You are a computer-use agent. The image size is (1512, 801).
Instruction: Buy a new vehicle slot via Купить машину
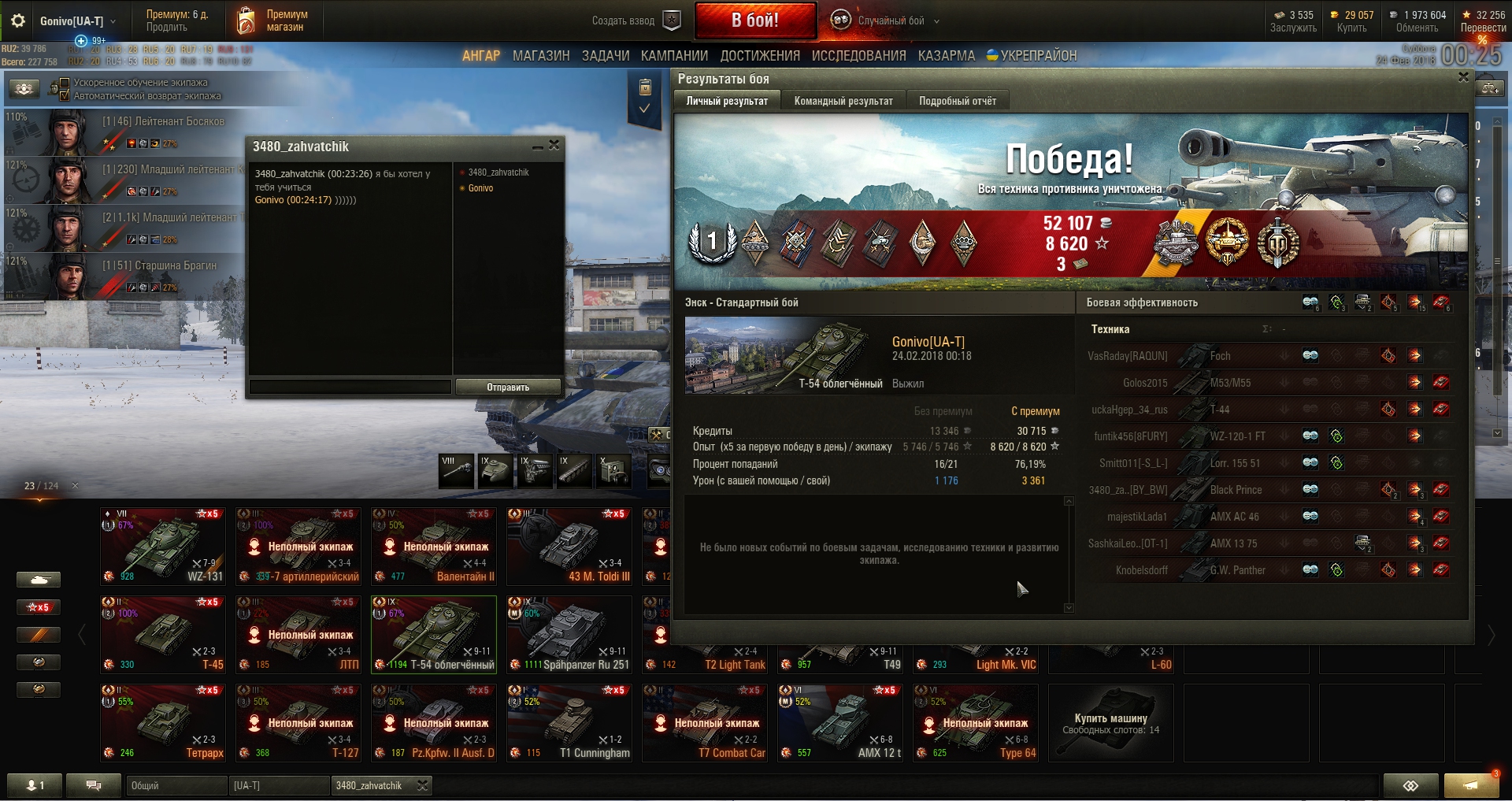click(x=1110, y=722)
